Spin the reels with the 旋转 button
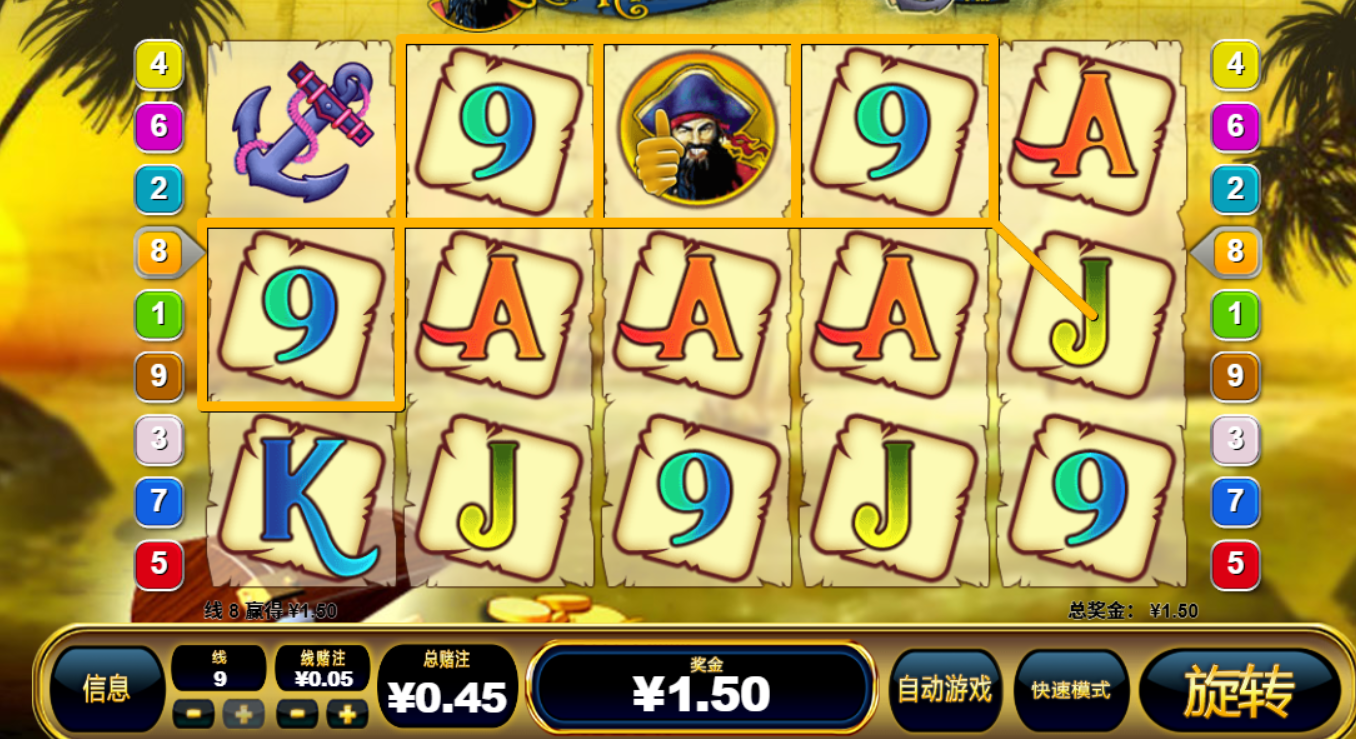1356x739 pixels. coord(1239,690)
